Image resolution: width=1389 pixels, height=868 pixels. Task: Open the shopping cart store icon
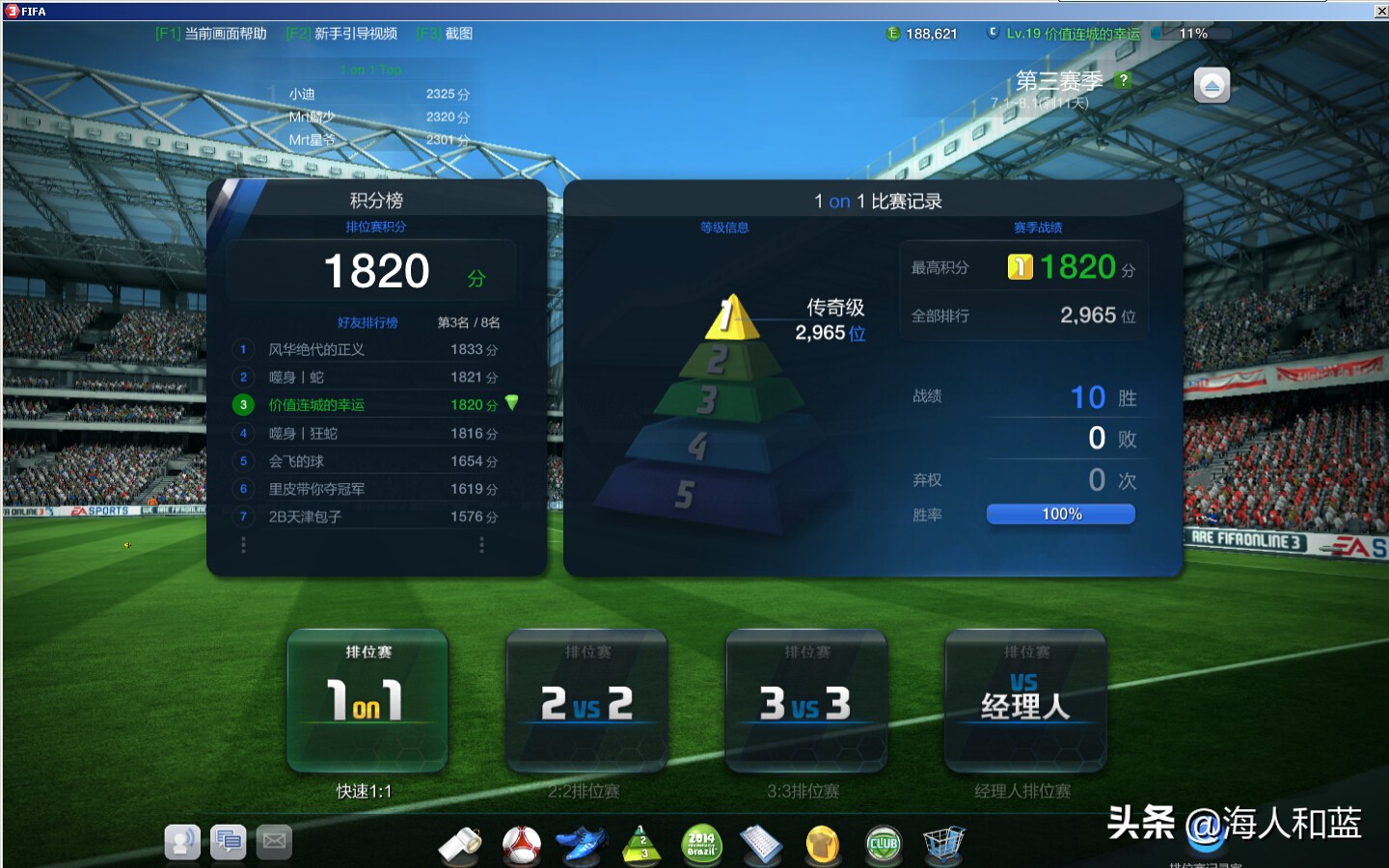[943, 844]
